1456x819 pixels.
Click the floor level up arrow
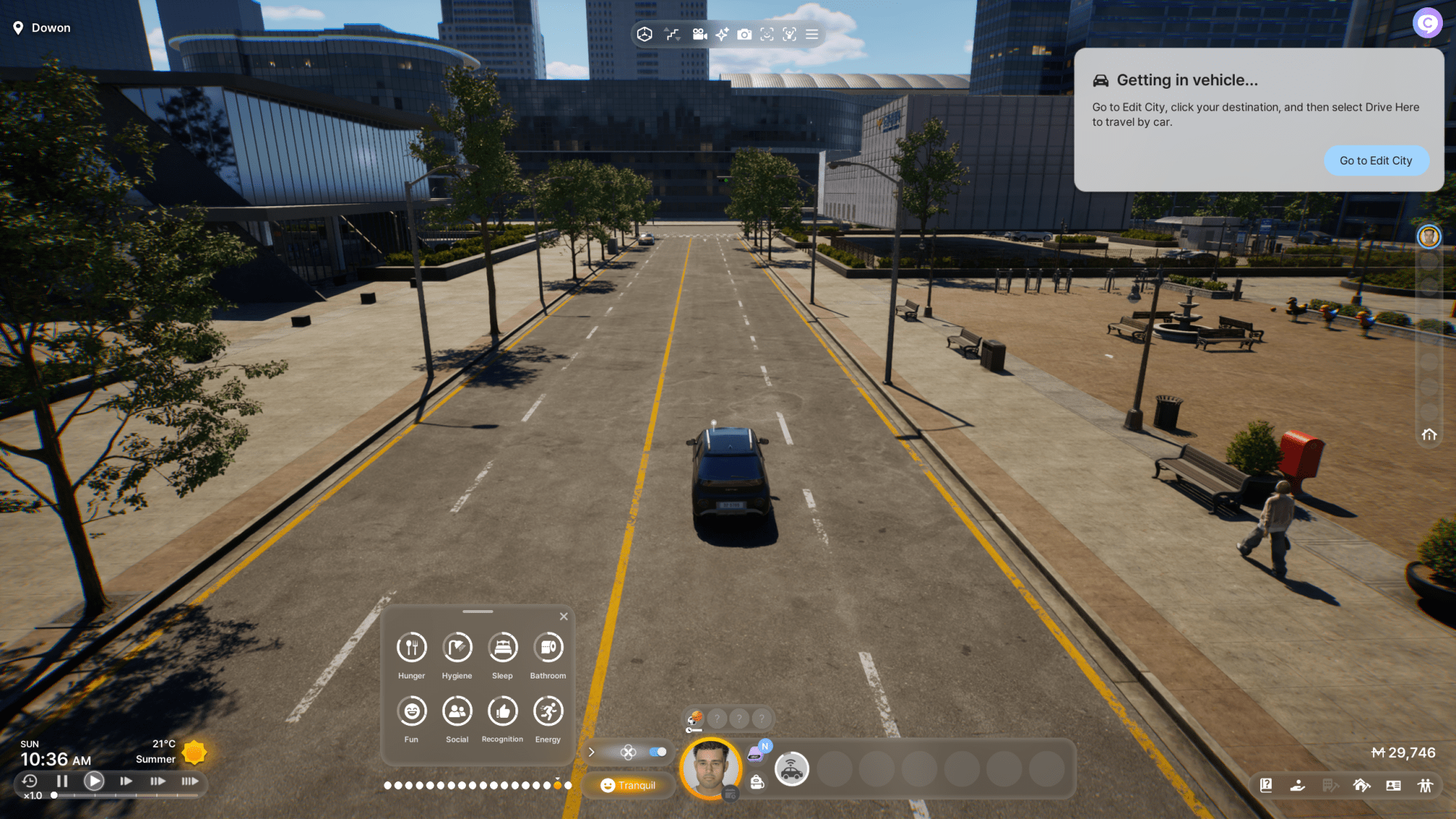(667, 30)
